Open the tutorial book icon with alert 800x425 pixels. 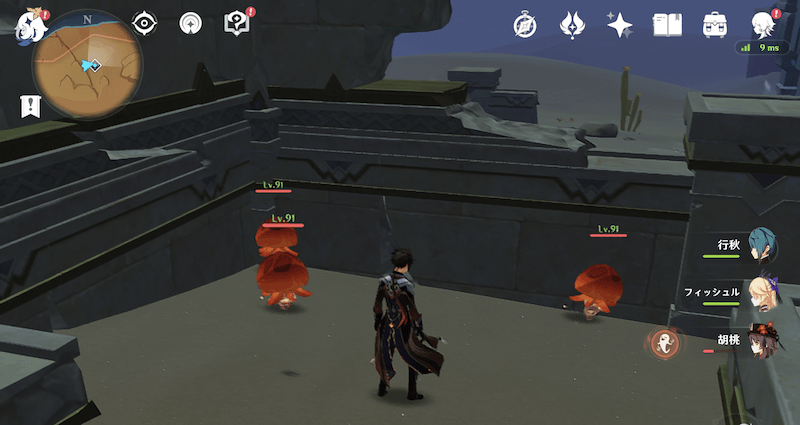pyautogui.click(x=237, y=23)
